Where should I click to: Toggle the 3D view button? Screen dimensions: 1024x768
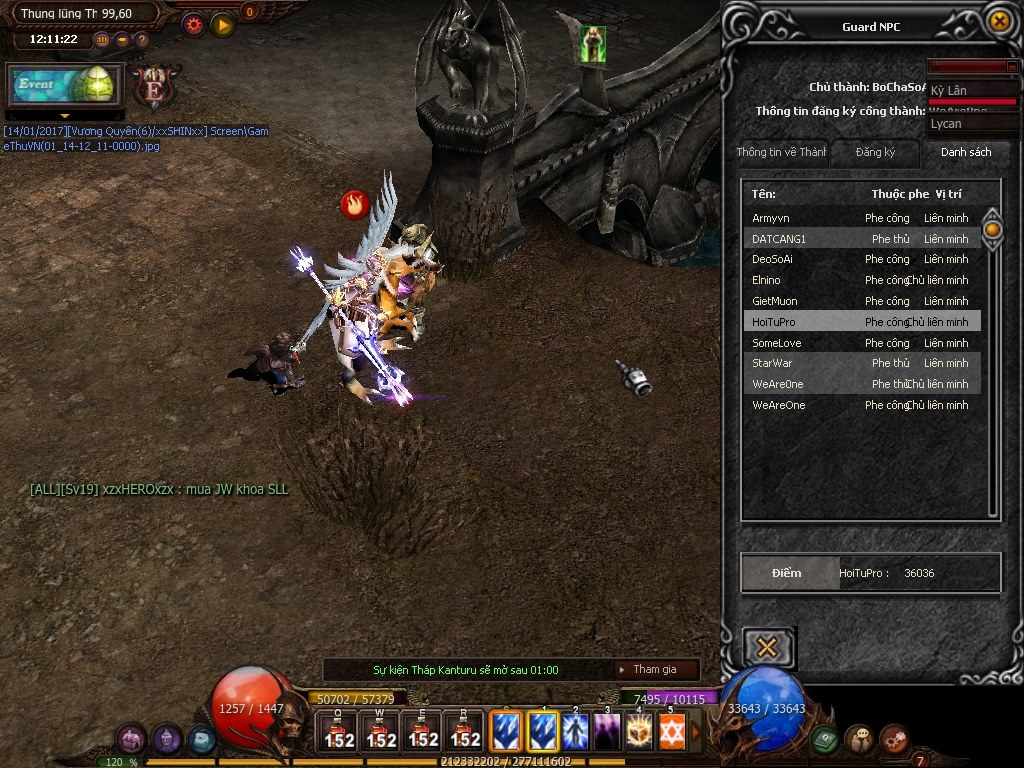102,40
